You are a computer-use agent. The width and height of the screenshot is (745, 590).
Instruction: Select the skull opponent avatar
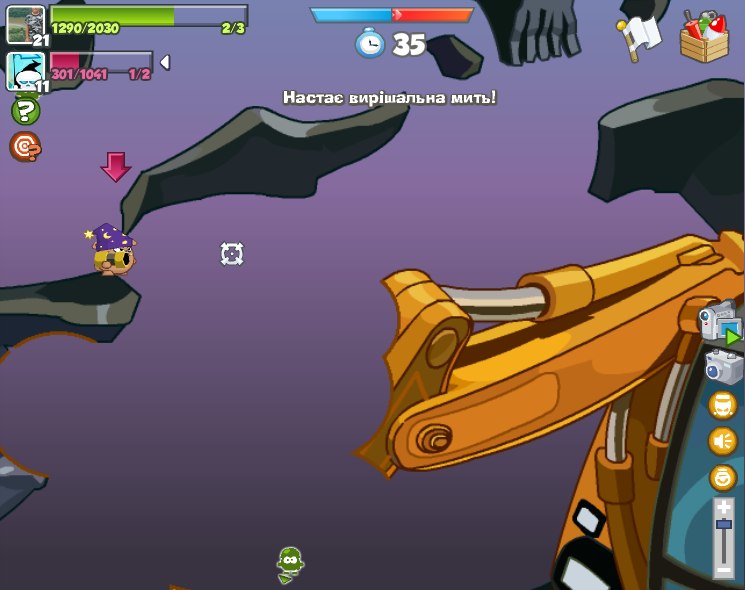tap(24, 71)
